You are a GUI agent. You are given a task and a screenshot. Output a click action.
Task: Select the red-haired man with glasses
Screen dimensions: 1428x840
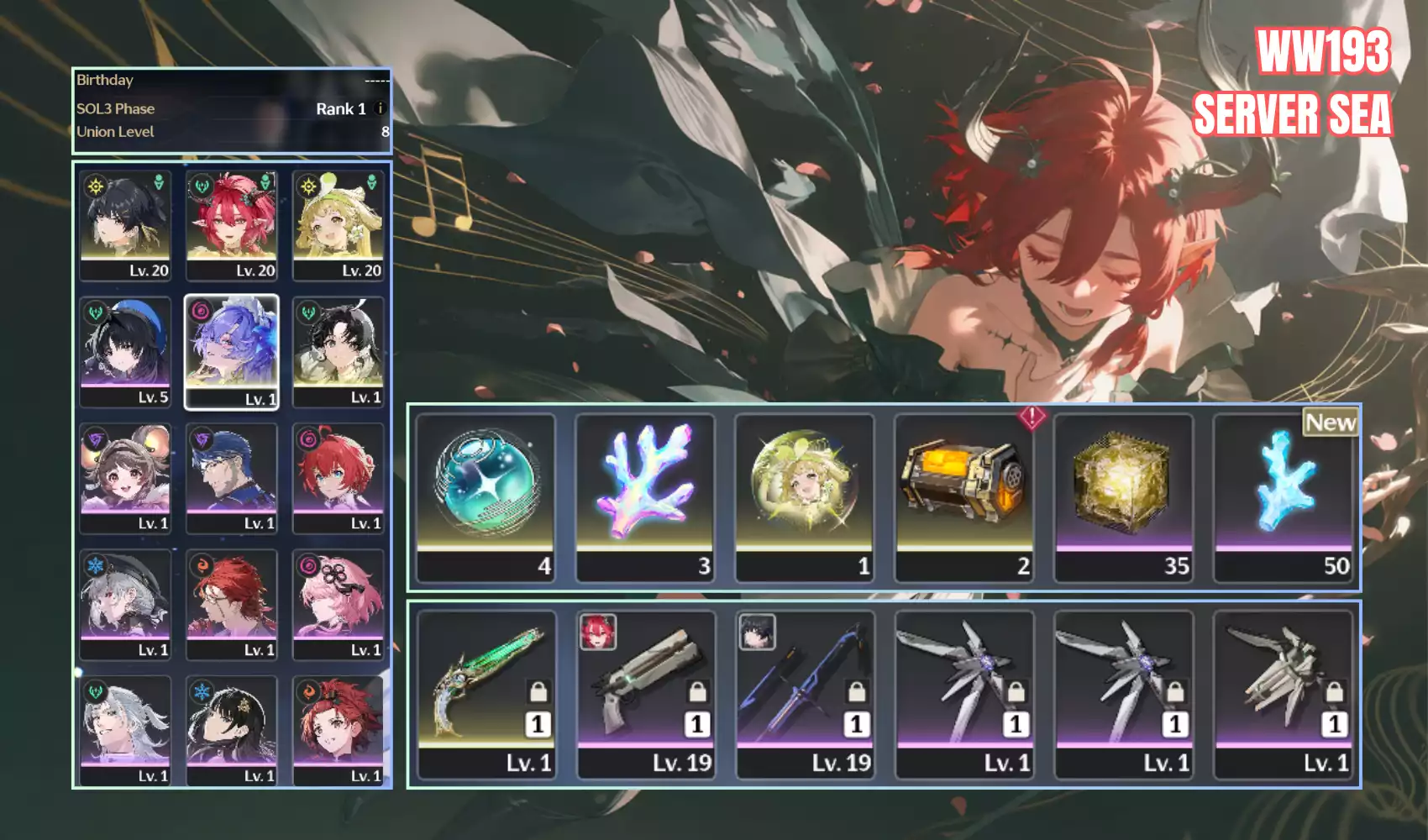232,603
